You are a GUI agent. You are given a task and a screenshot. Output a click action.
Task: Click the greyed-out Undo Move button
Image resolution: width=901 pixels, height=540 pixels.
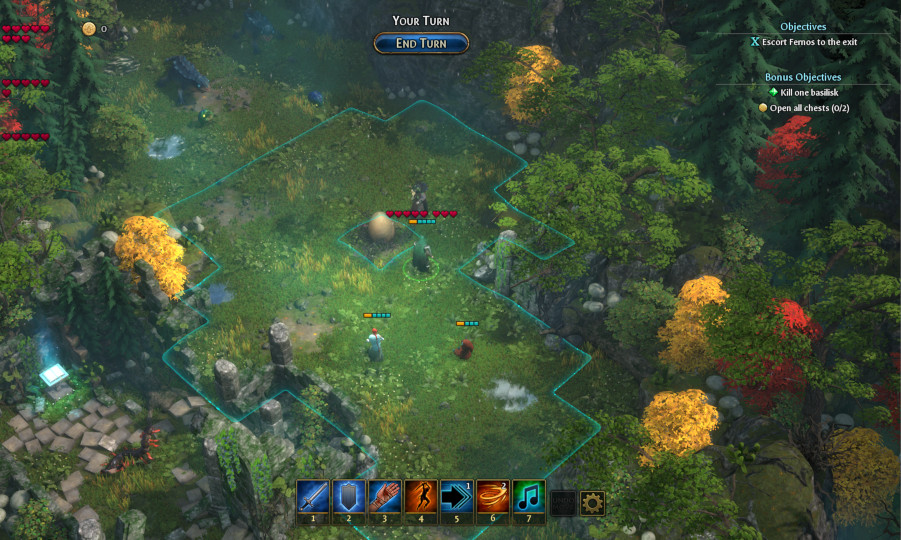coord(564,503)
